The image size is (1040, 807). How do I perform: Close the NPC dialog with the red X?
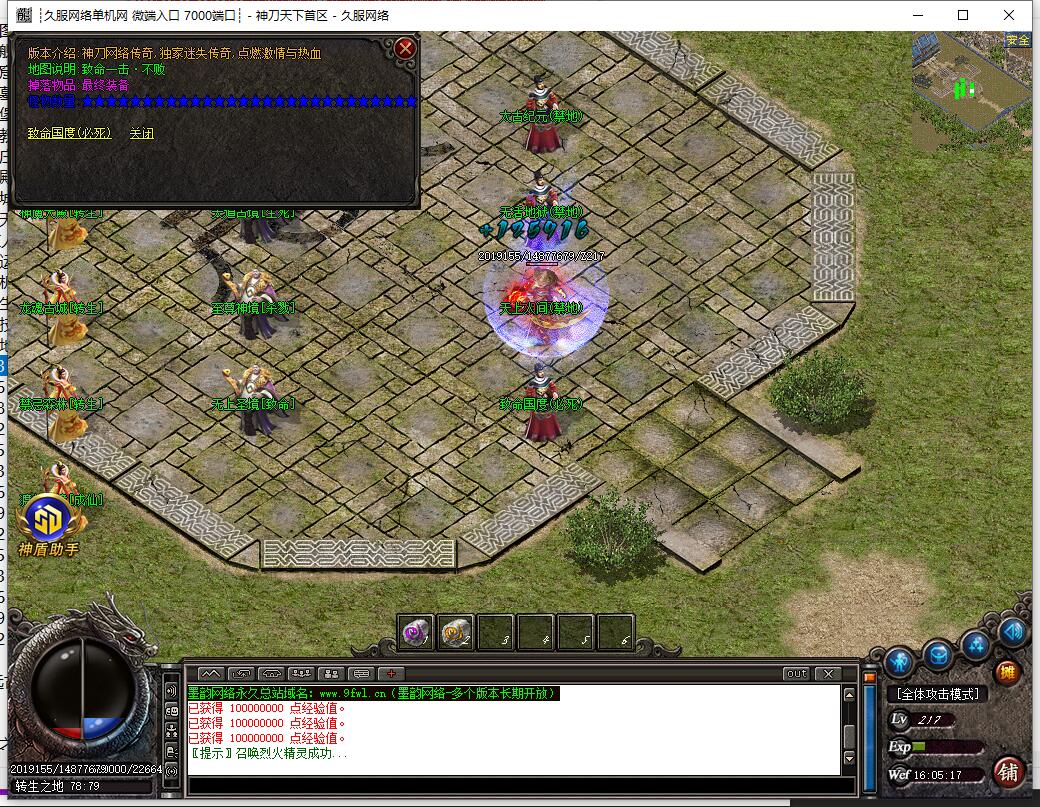[x=404, y=48]
